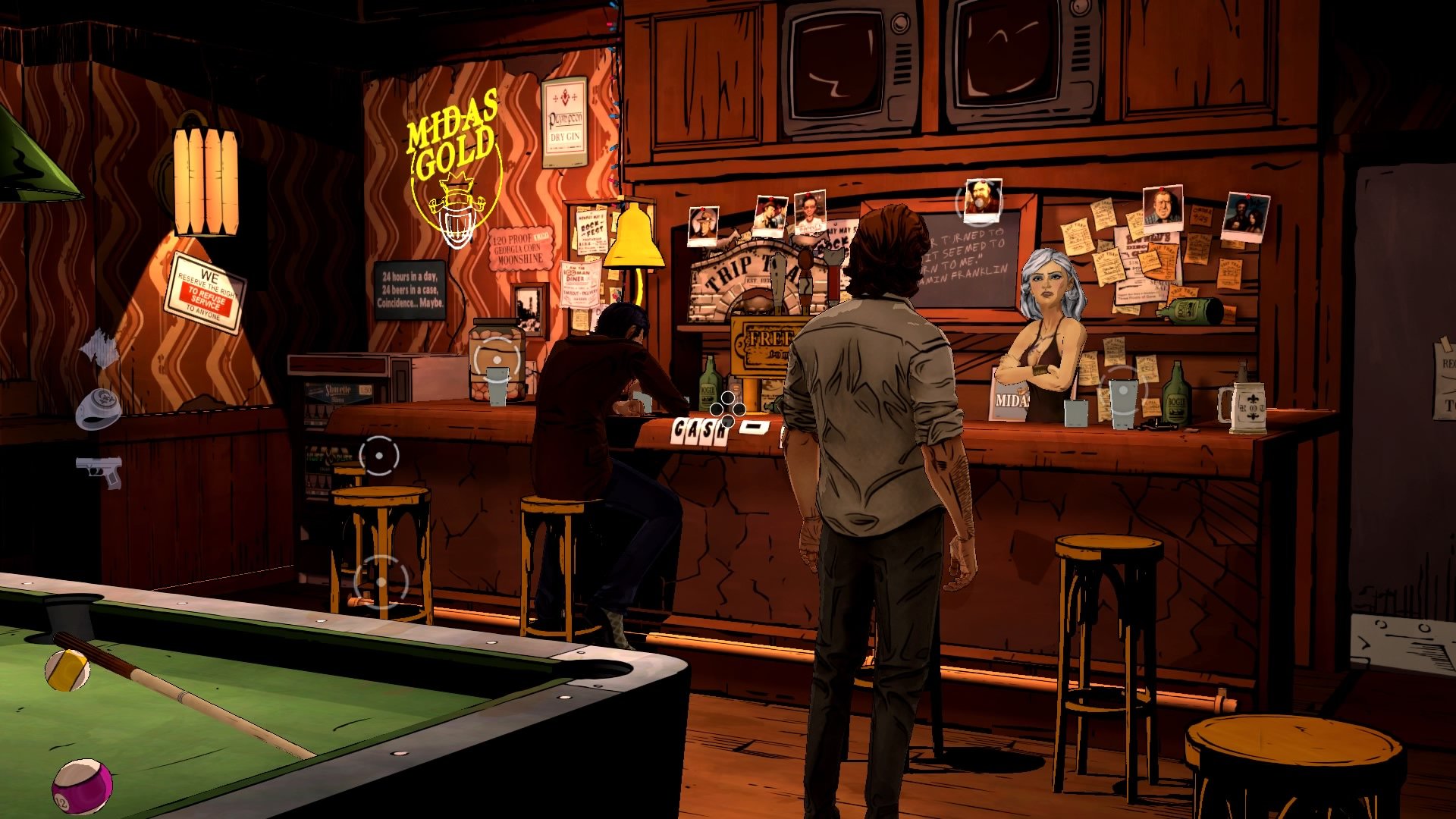Click the bottom circle of the dialogue diamond
The width and height of the screenshot is (1456, 819).
click(728, 422)
